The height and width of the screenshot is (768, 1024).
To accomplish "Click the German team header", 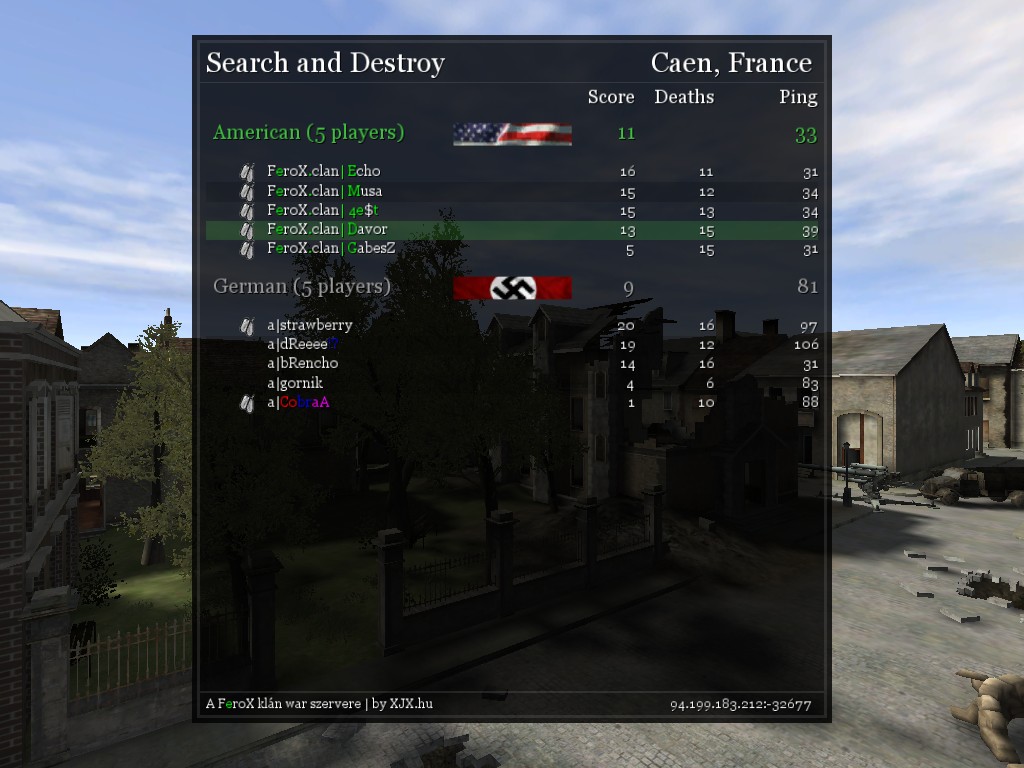I will coord(302,287).
